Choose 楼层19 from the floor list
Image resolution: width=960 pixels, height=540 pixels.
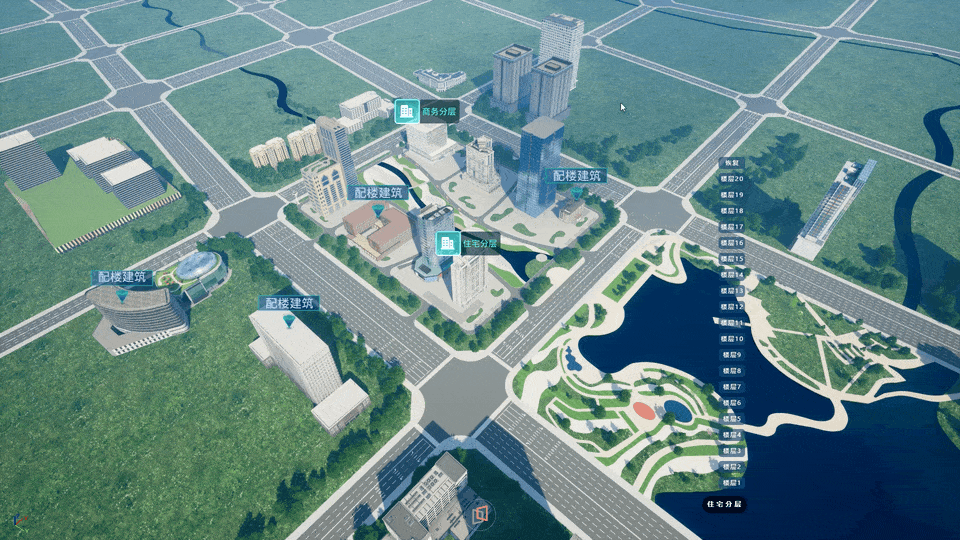point(732,195)
